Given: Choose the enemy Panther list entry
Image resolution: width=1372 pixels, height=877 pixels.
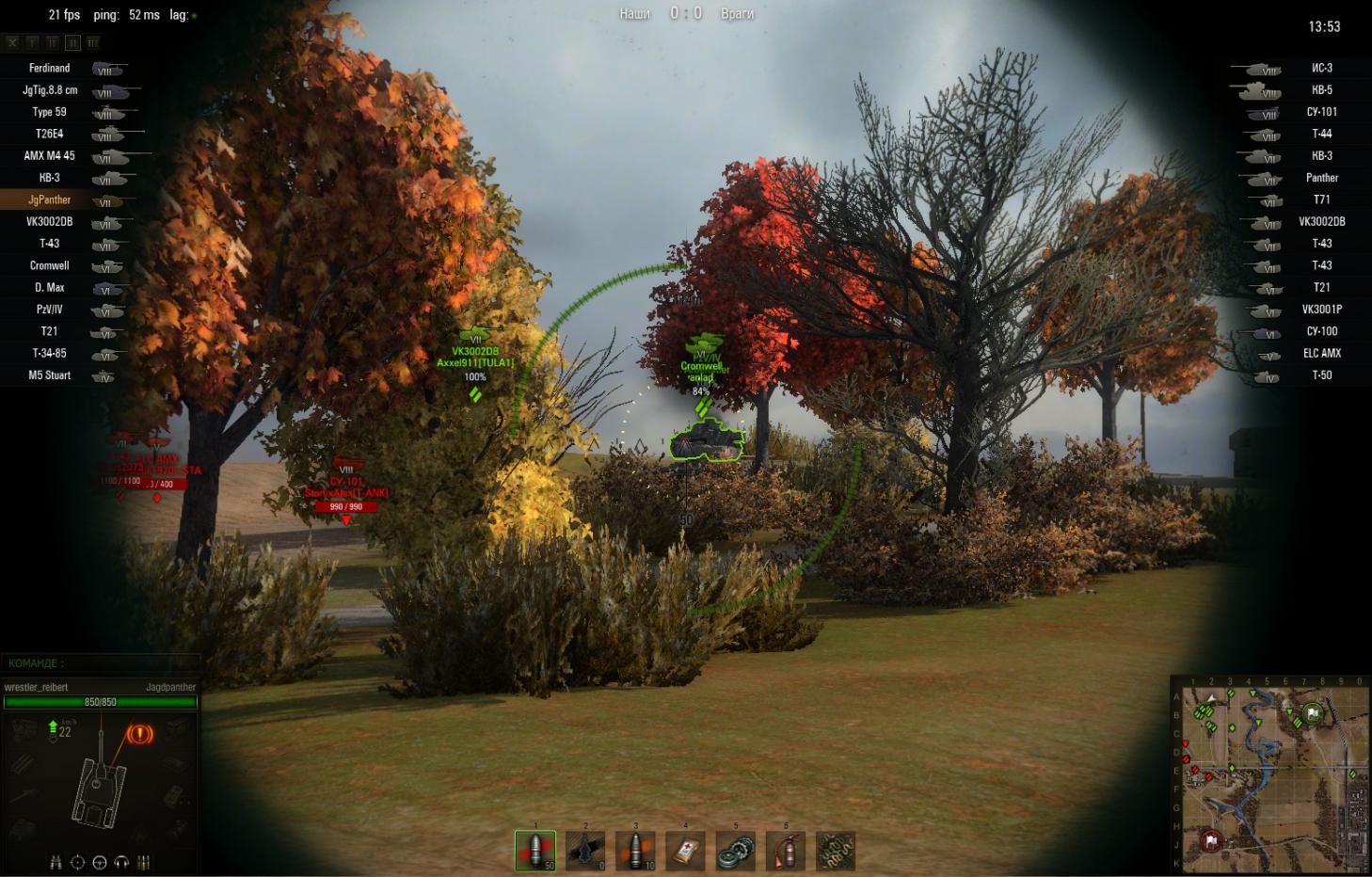Looking at the screenshot, I should pos(1321,178).
